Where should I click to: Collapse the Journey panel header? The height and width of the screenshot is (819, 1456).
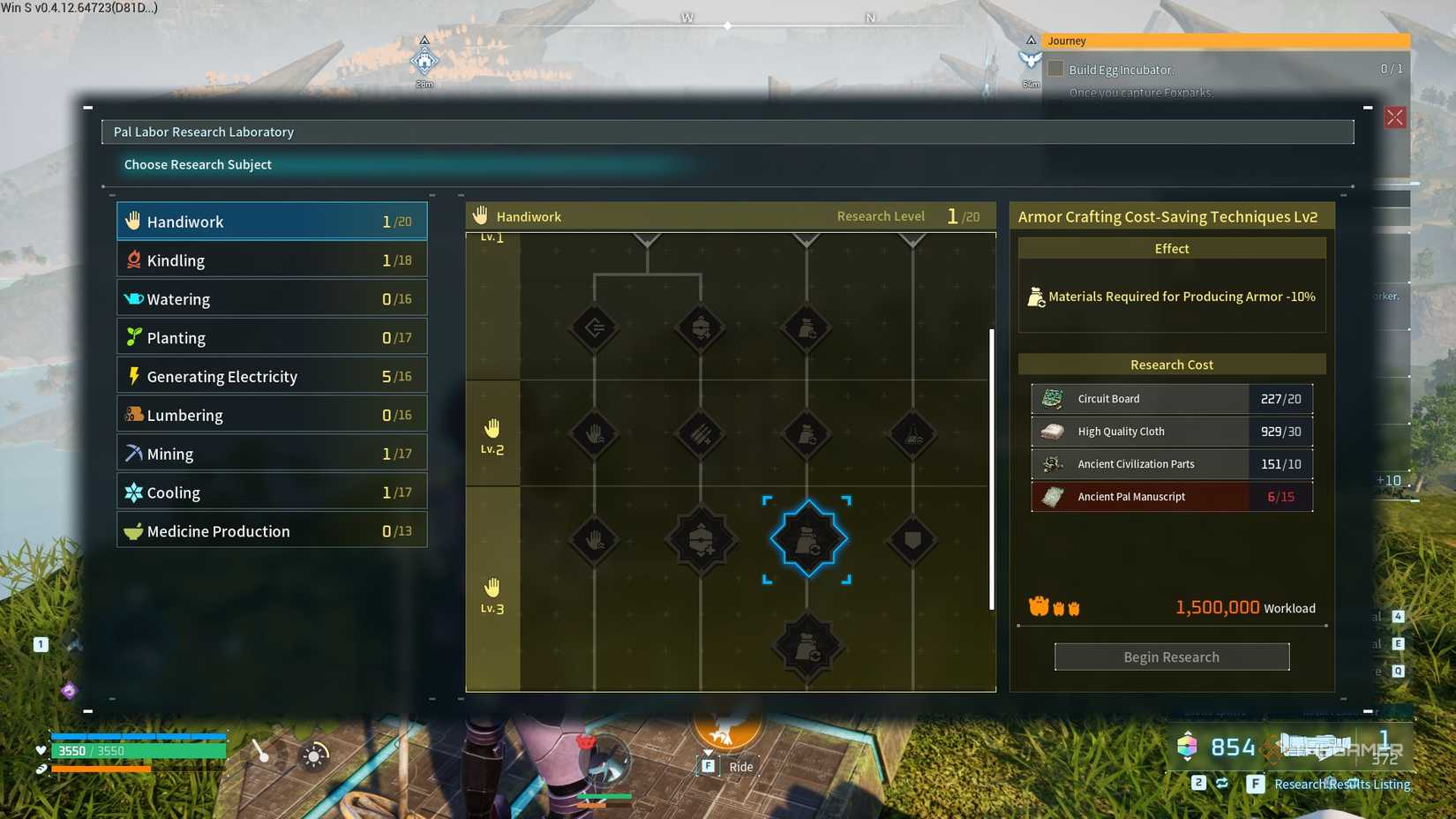1031,40
